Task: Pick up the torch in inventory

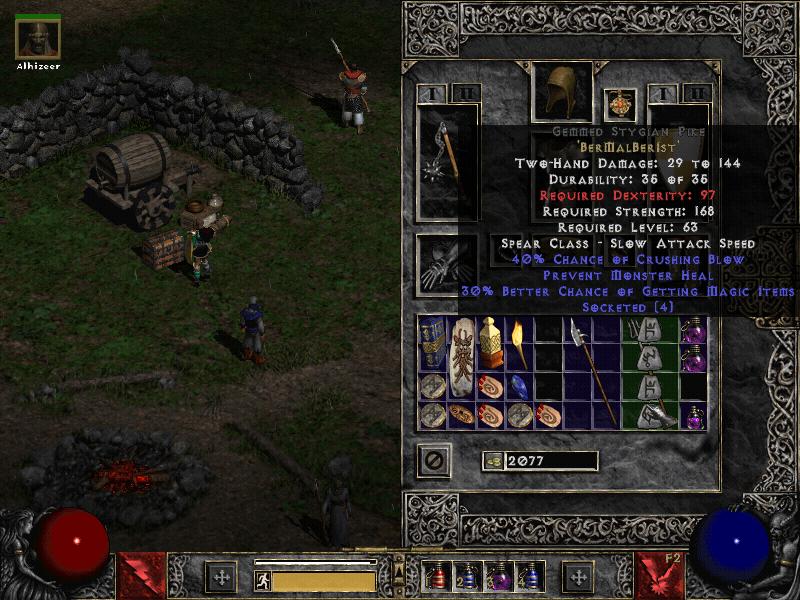Action: point(518,343)
